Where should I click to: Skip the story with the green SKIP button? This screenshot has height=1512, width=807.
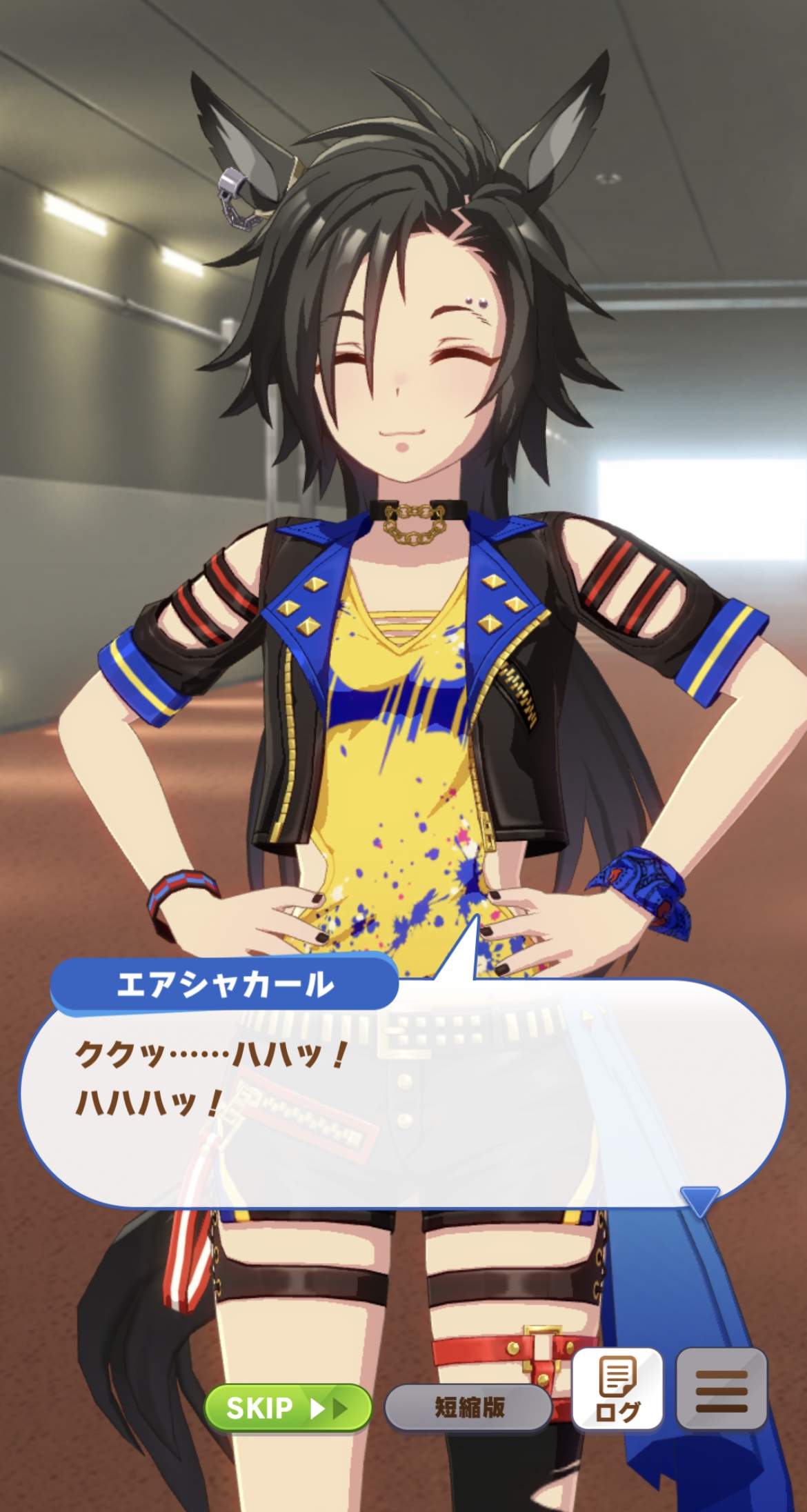point(288,1408)
